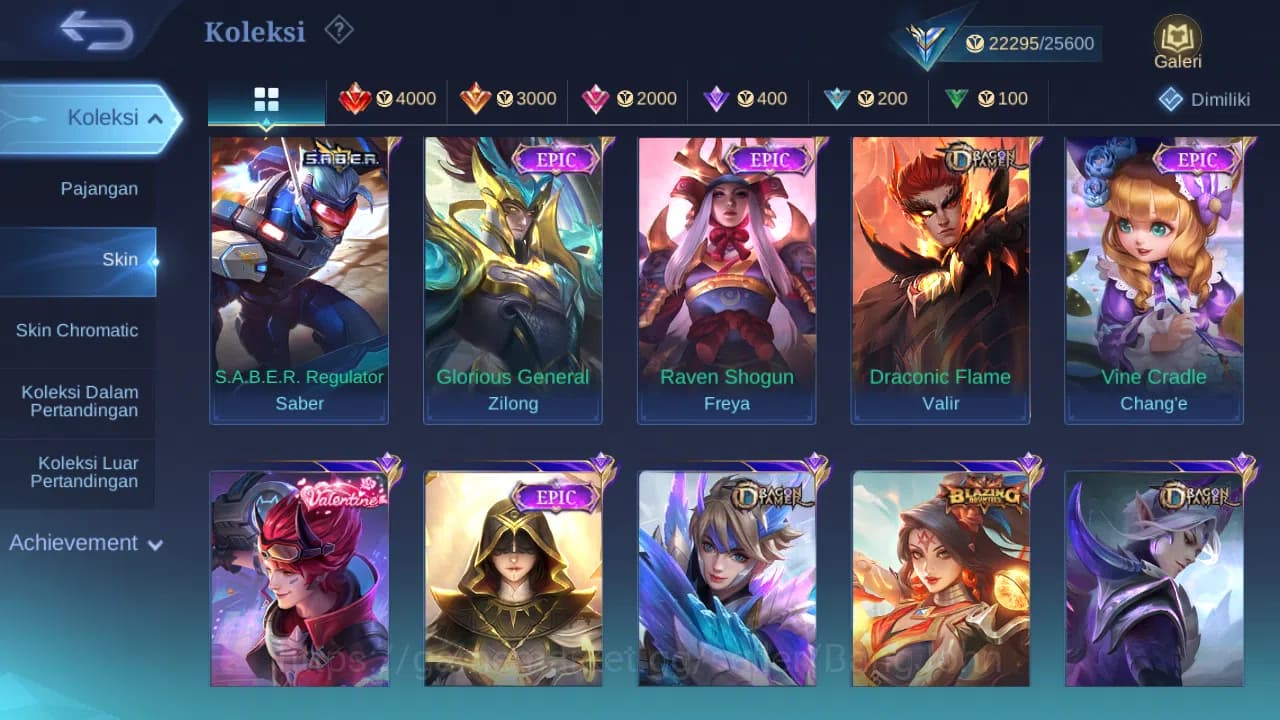Click the help question mark beside Koleksi
The height and width of the screenshot is (720, 1280).
[x=338, y=31]
